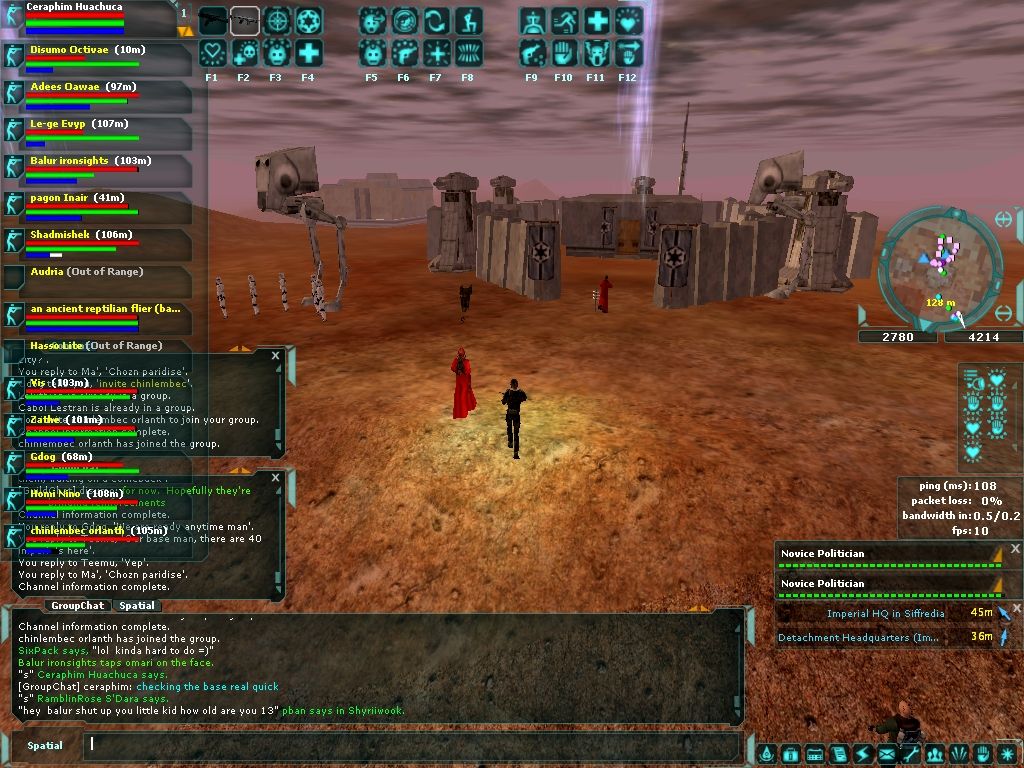Close the Novice Politician experience monitor

1015,549
